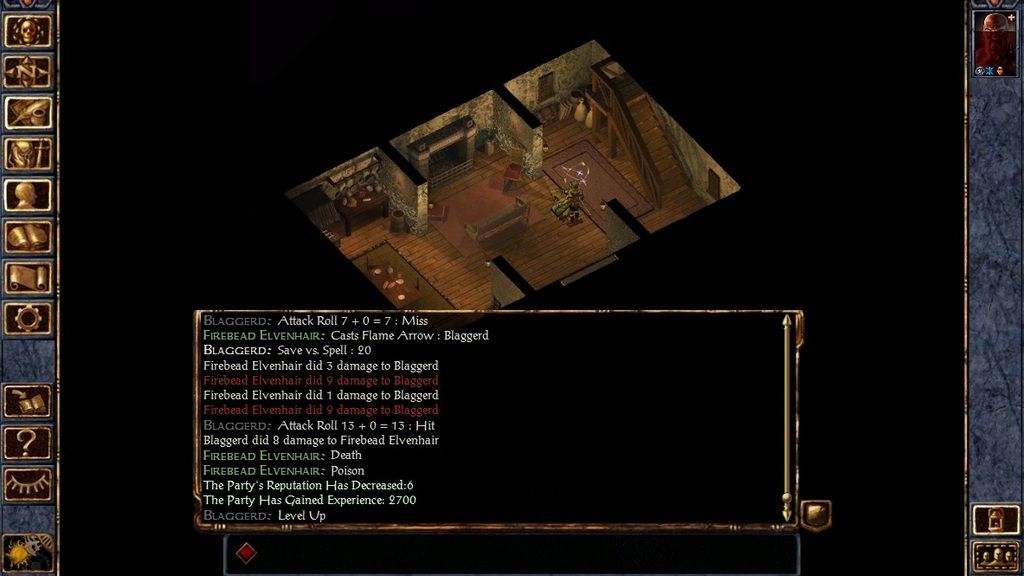
Task: Toggle the lantern party AI button
Action: [x=995, y=518]
